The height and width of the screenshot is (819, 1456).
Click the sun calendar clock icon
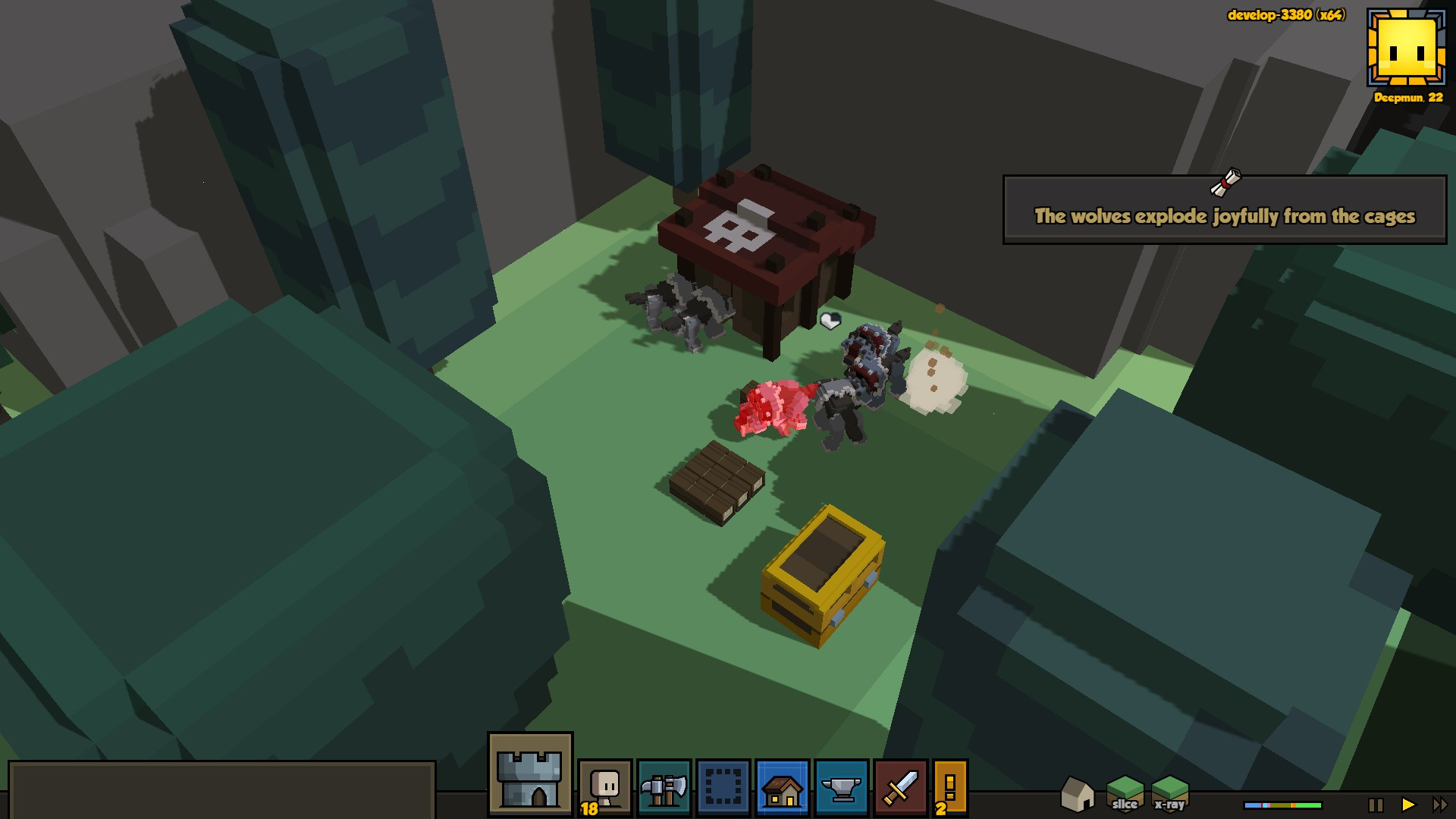click(1407, 48)
